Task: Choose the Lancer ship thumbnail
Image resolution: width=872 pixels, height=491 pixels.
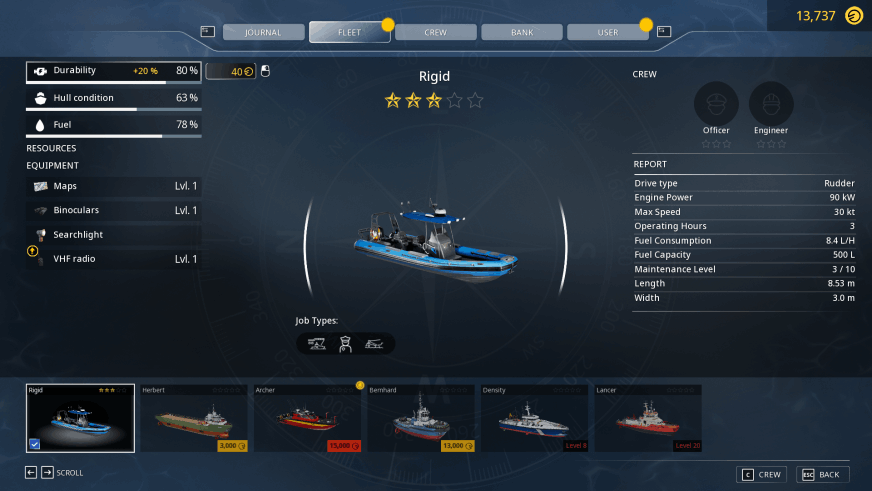Action: 647,418
